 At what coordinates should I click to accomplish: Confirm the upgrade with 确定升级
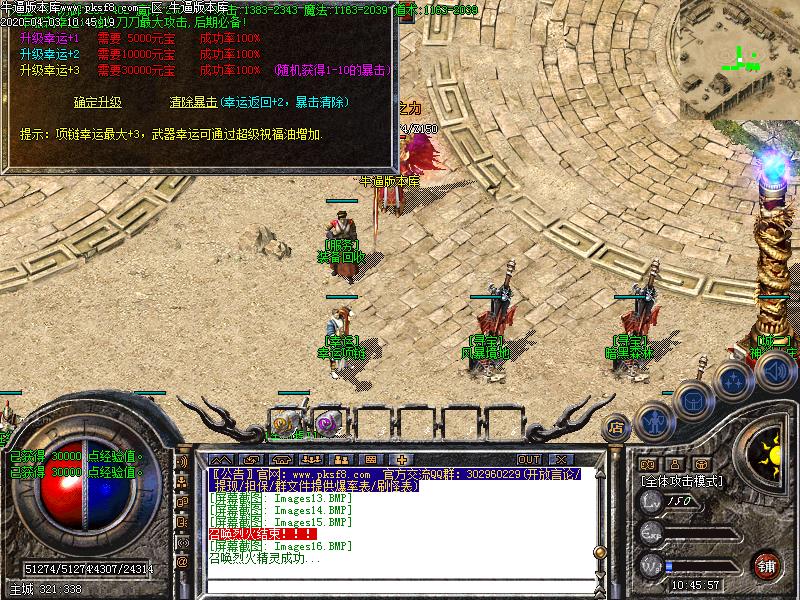click(98, 102)
